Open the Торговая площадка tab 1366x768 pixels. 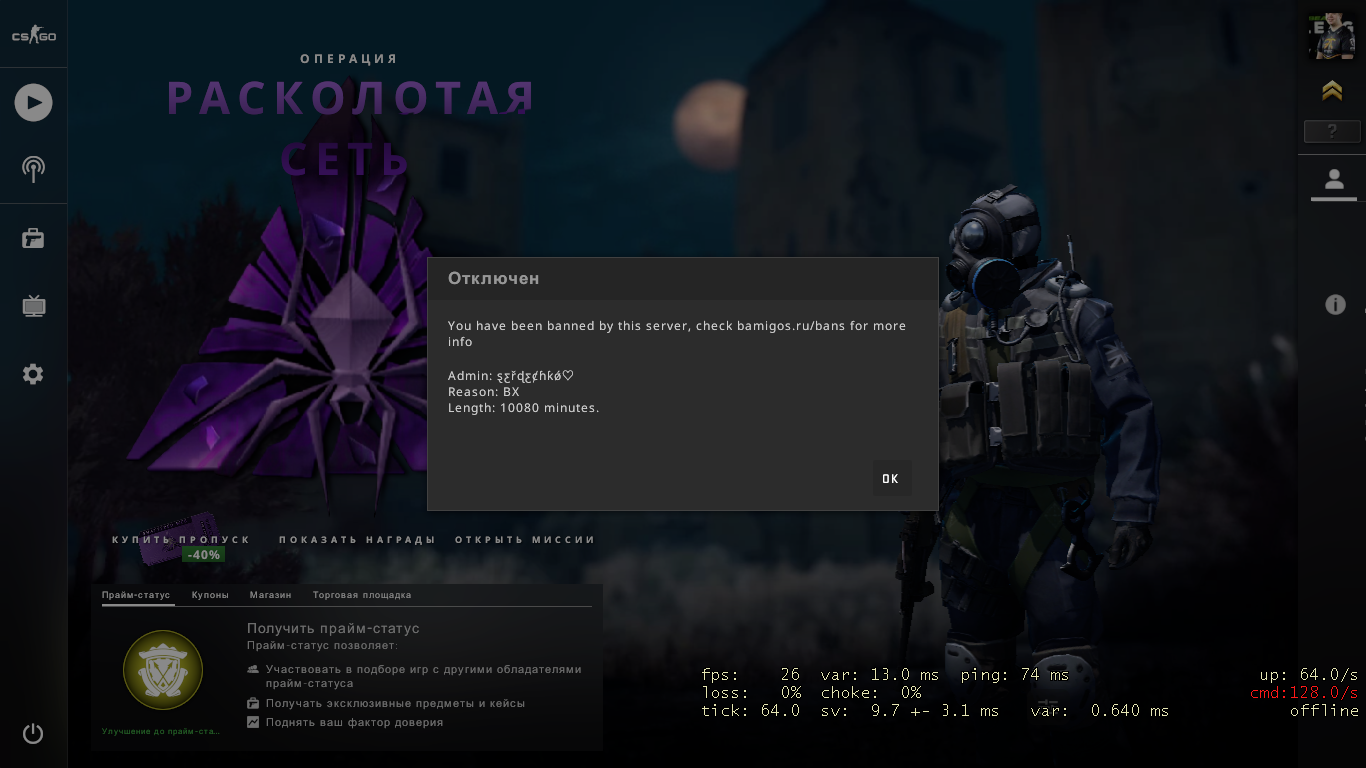click(x=362, y=595)
